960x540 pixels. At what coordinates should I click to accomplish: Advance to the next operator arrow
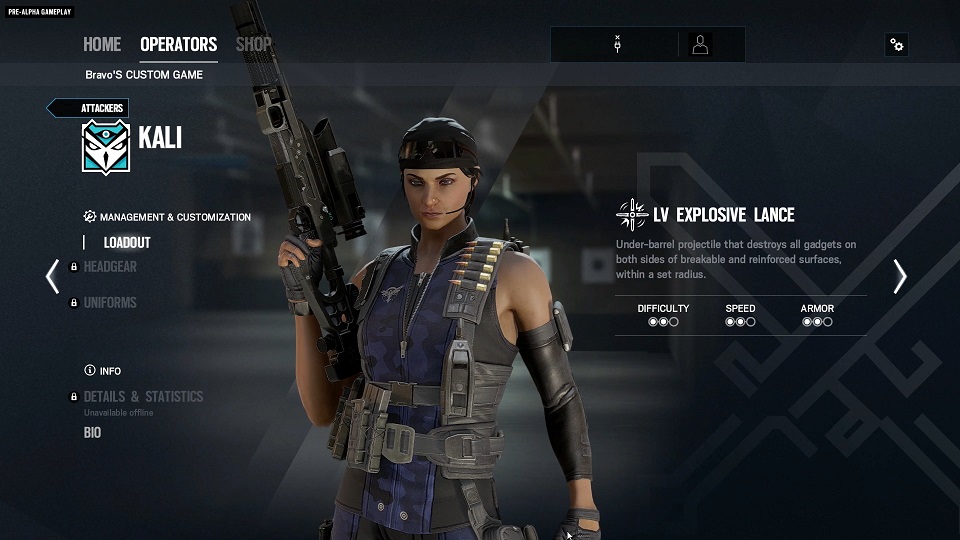(899, 276)
